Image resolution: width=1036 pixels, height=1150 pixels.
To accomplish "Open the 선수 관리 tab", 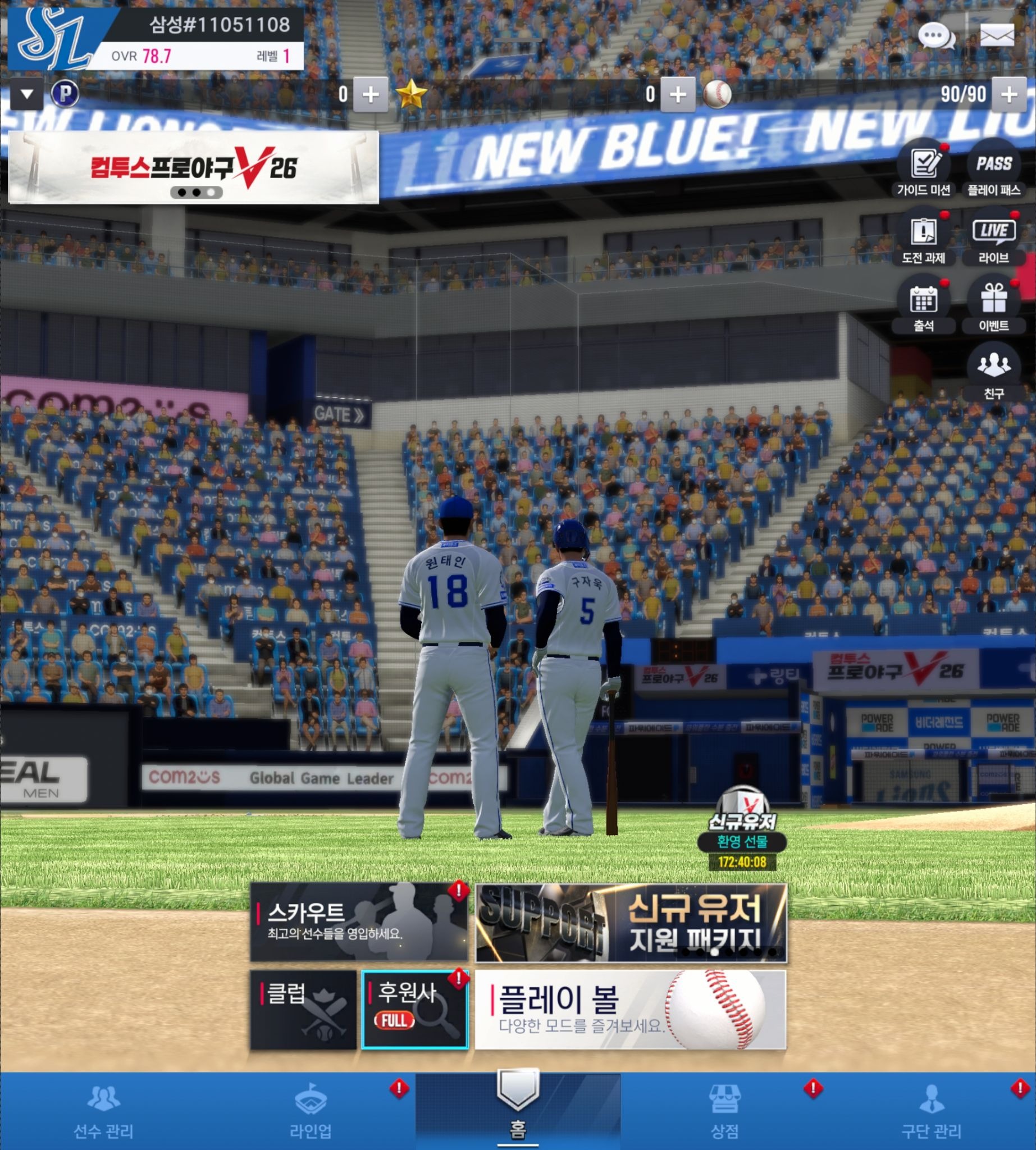I will click(103, 1113).
